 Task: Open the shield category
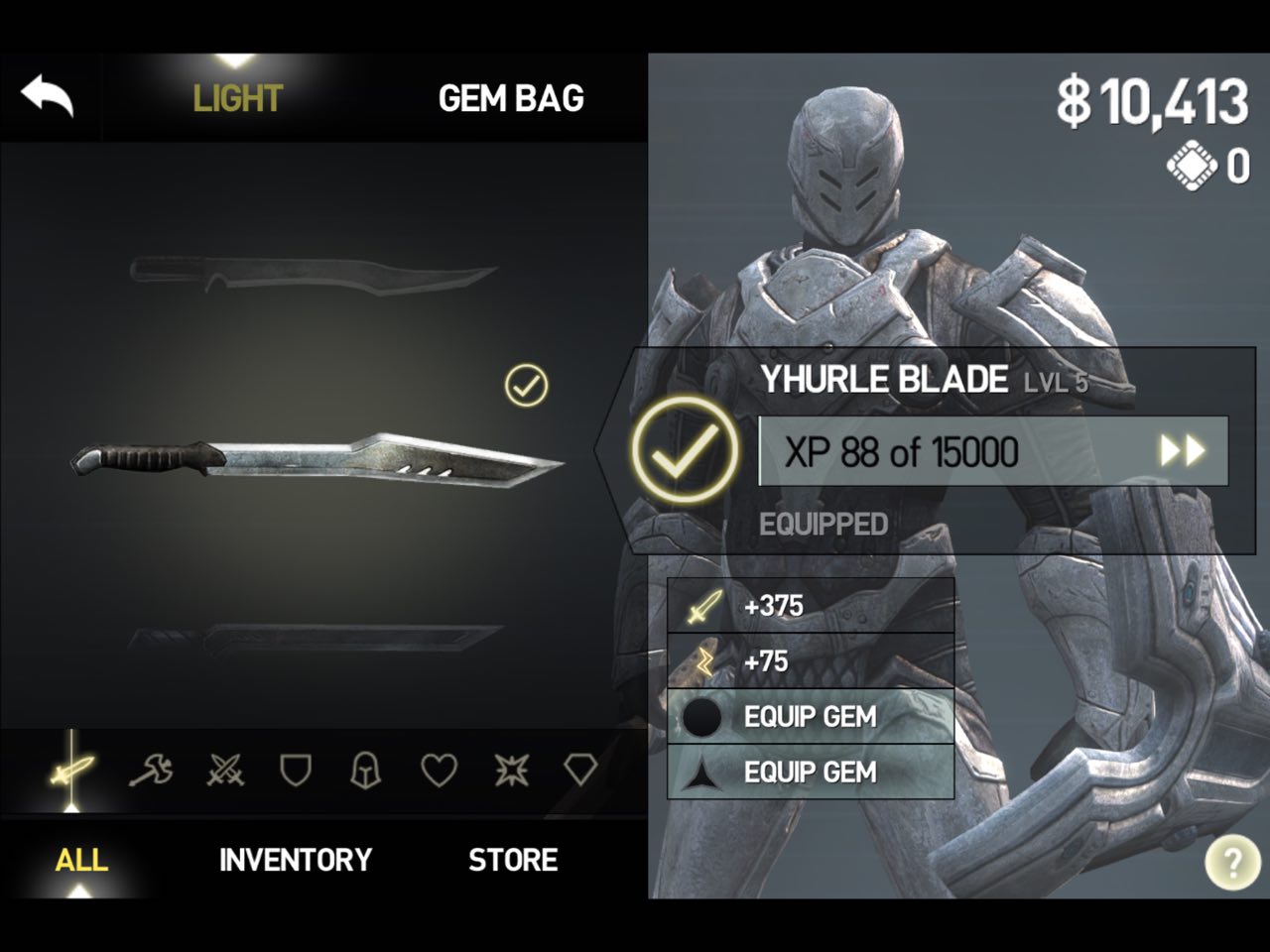tap(296, 770)
